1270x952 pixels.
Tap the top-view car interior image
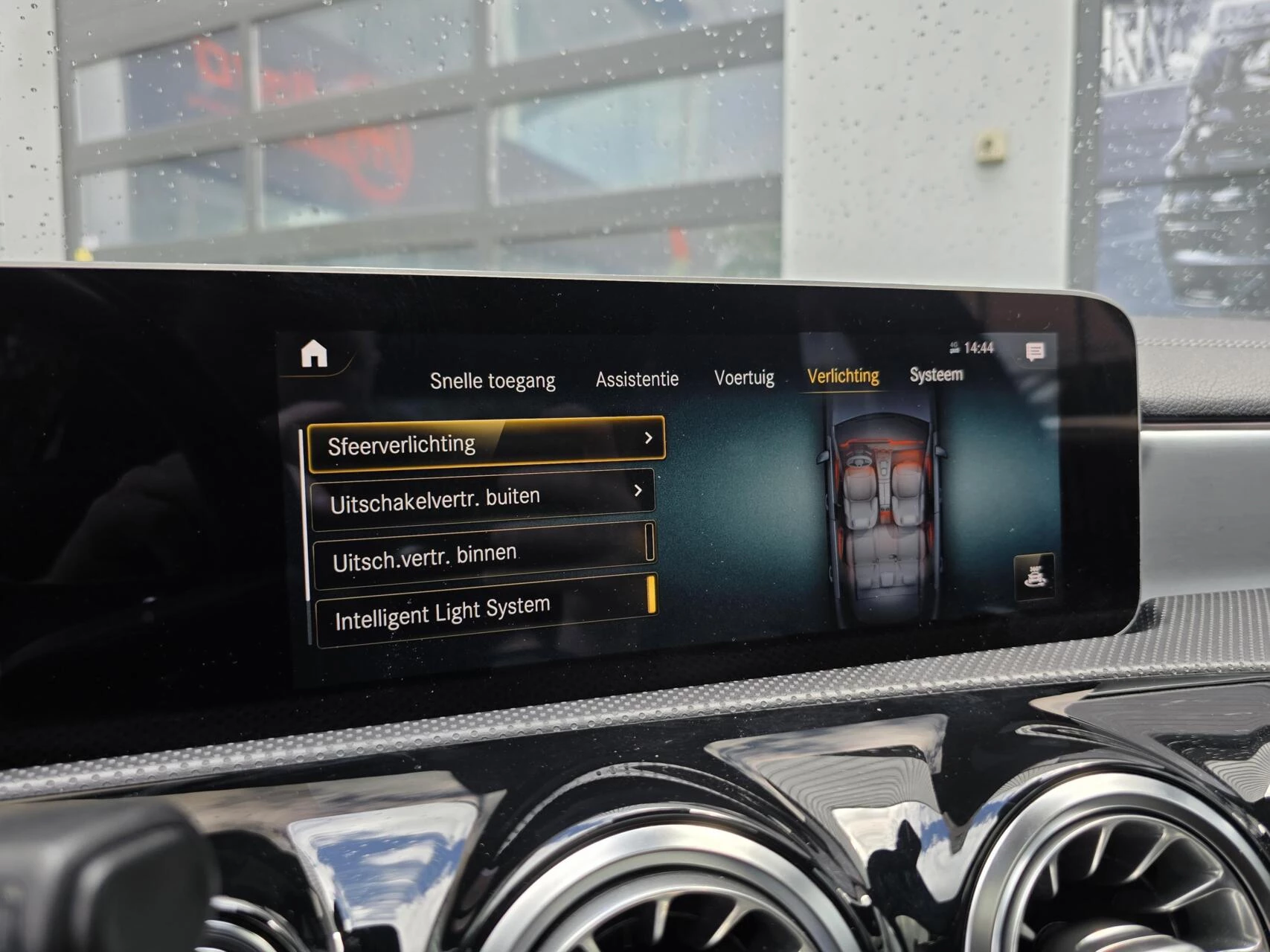click(880, 513)
